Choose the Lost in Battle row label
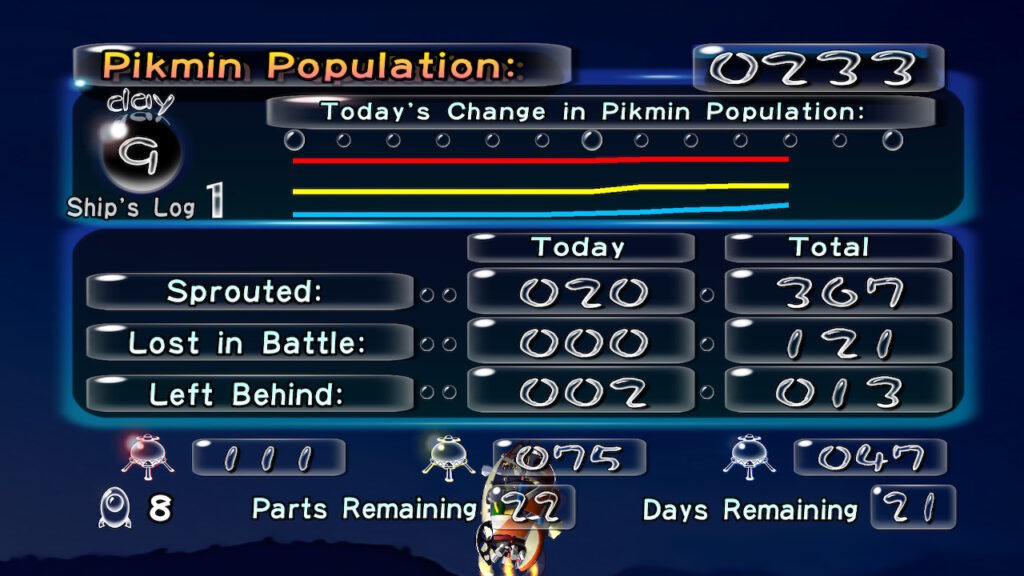 pyautogui.click(x=249, y=343)
